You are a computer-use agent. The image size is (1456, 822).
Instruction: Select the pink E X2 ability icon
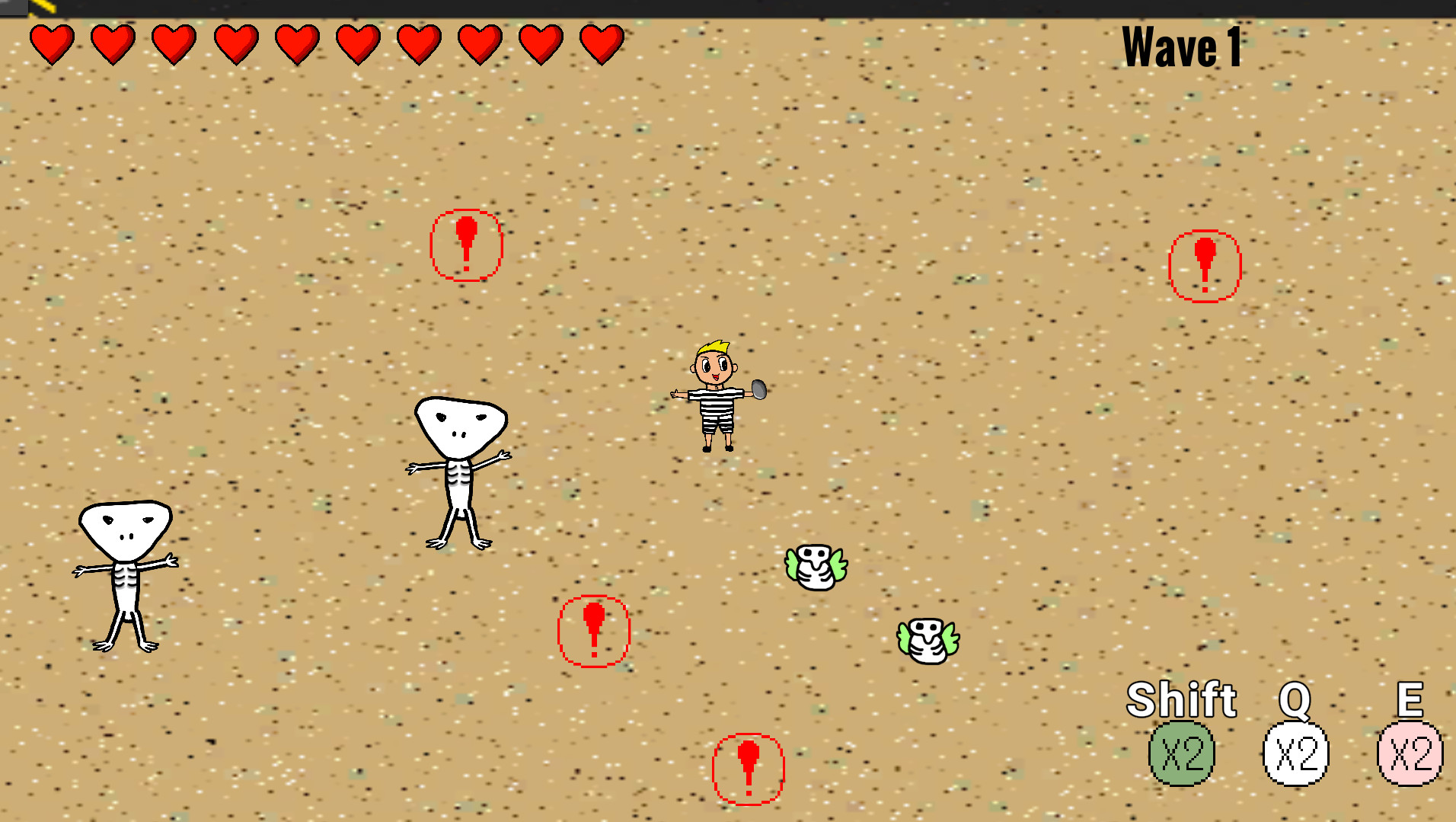point(1410,753)
